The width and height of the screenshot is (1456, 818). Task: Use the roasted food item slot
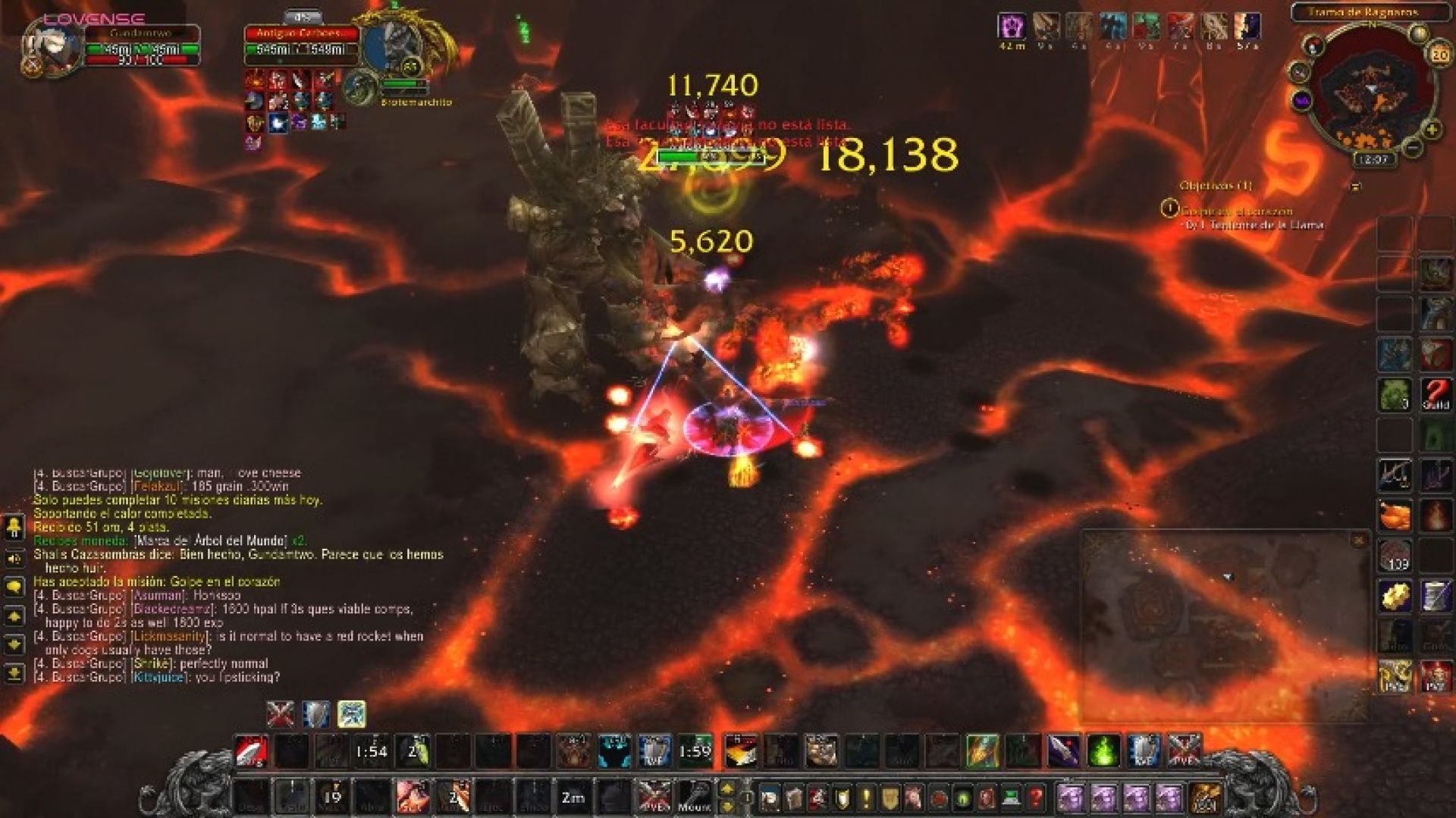coord(1395,516)
